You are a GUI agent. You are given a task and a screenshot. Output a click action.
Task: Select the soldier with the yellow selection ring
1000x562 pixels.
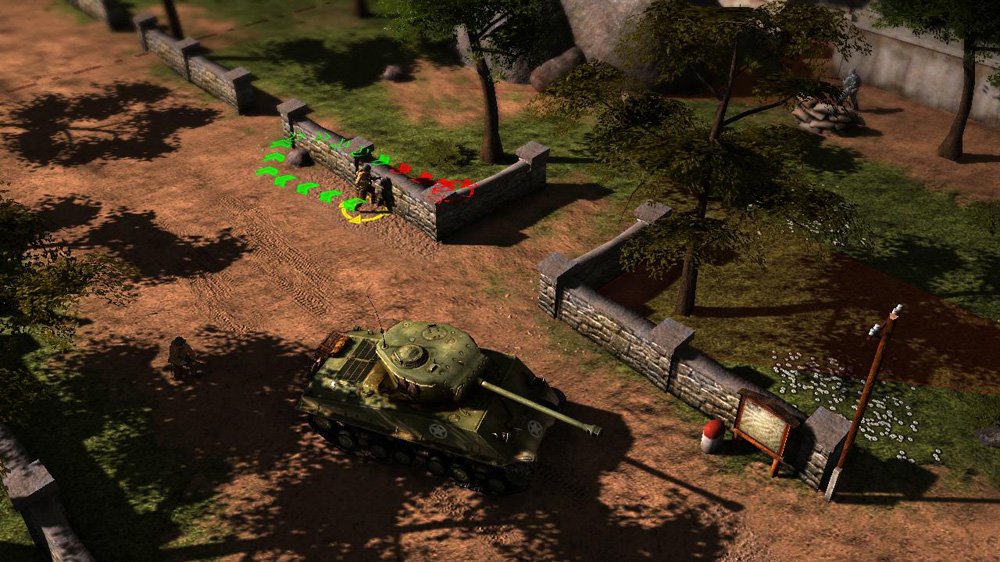tap(366, 187)
